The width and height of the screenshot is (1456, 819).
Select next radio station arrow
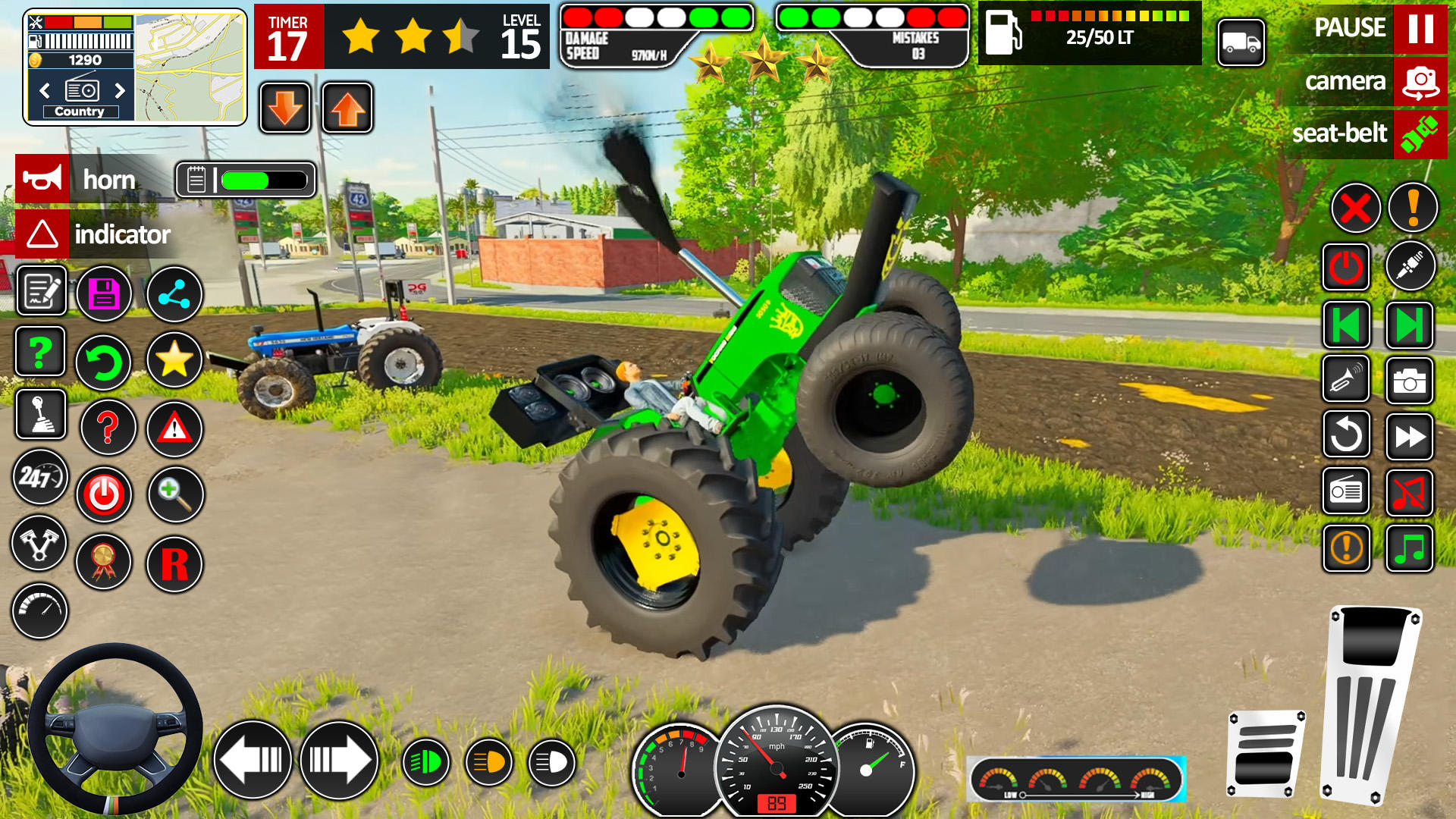[120, 91]
